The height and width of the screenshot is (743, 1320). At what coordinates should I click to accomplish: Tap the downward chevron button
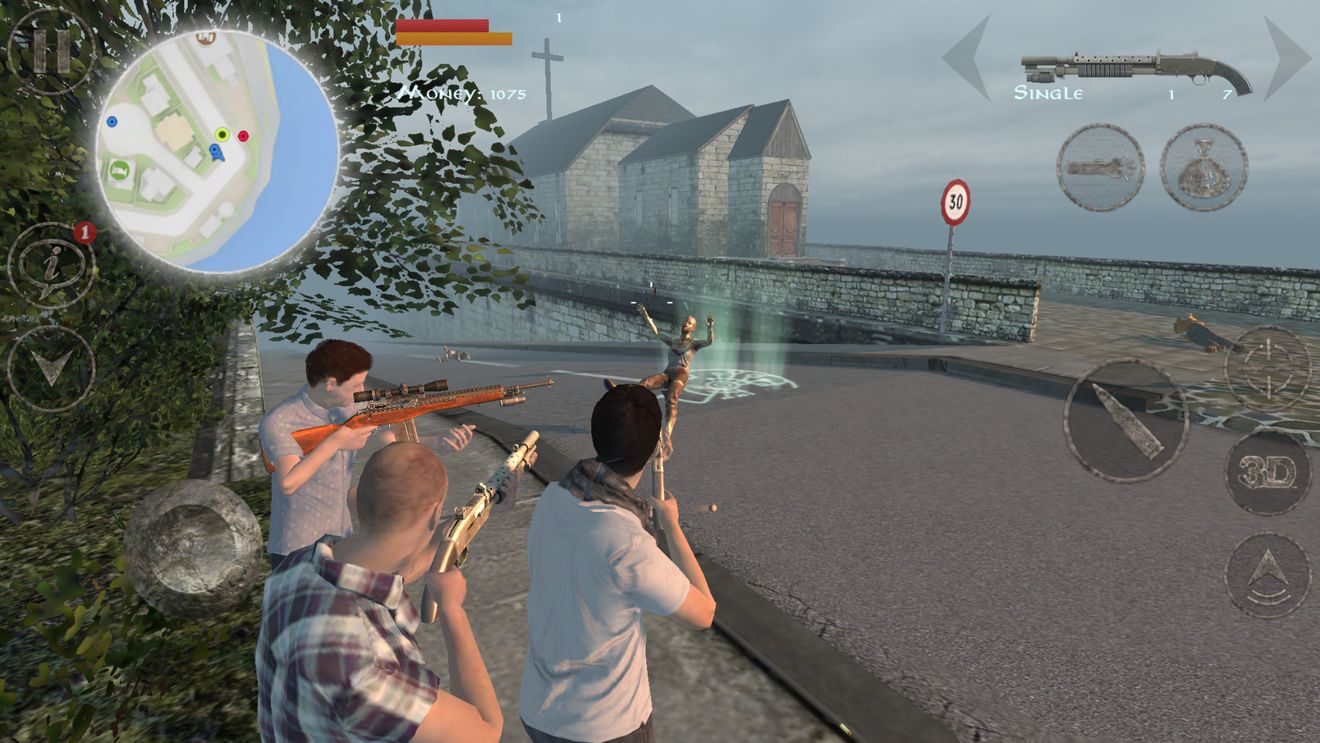coord(51,368)
